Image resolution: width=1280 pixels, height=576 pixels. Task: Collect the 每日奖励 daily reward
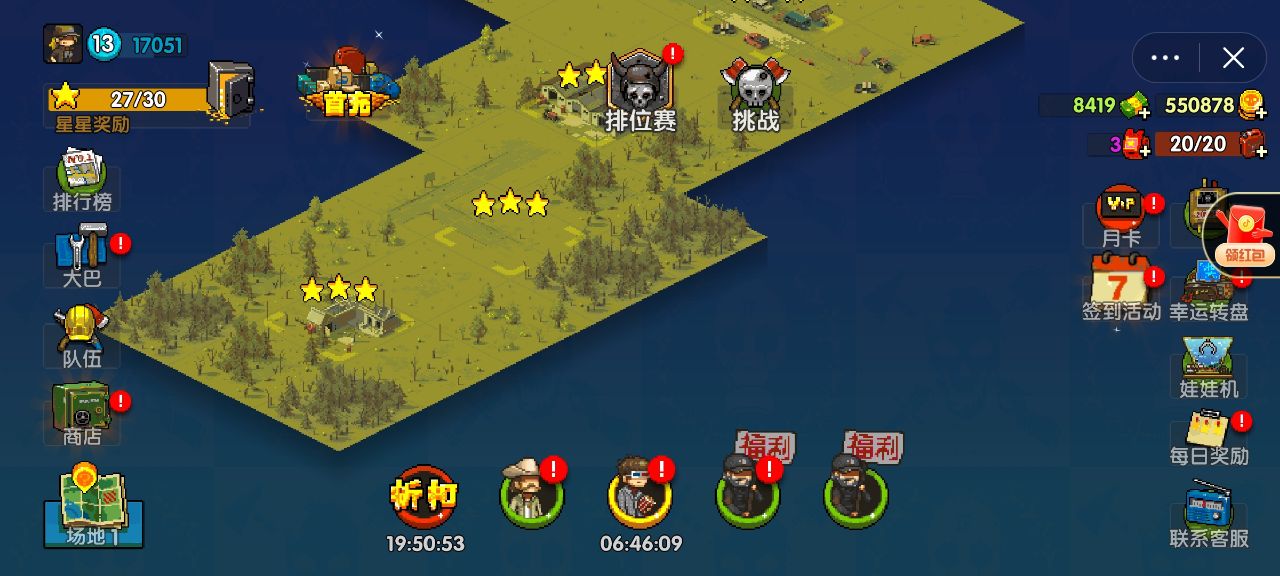coord(1209,435)
